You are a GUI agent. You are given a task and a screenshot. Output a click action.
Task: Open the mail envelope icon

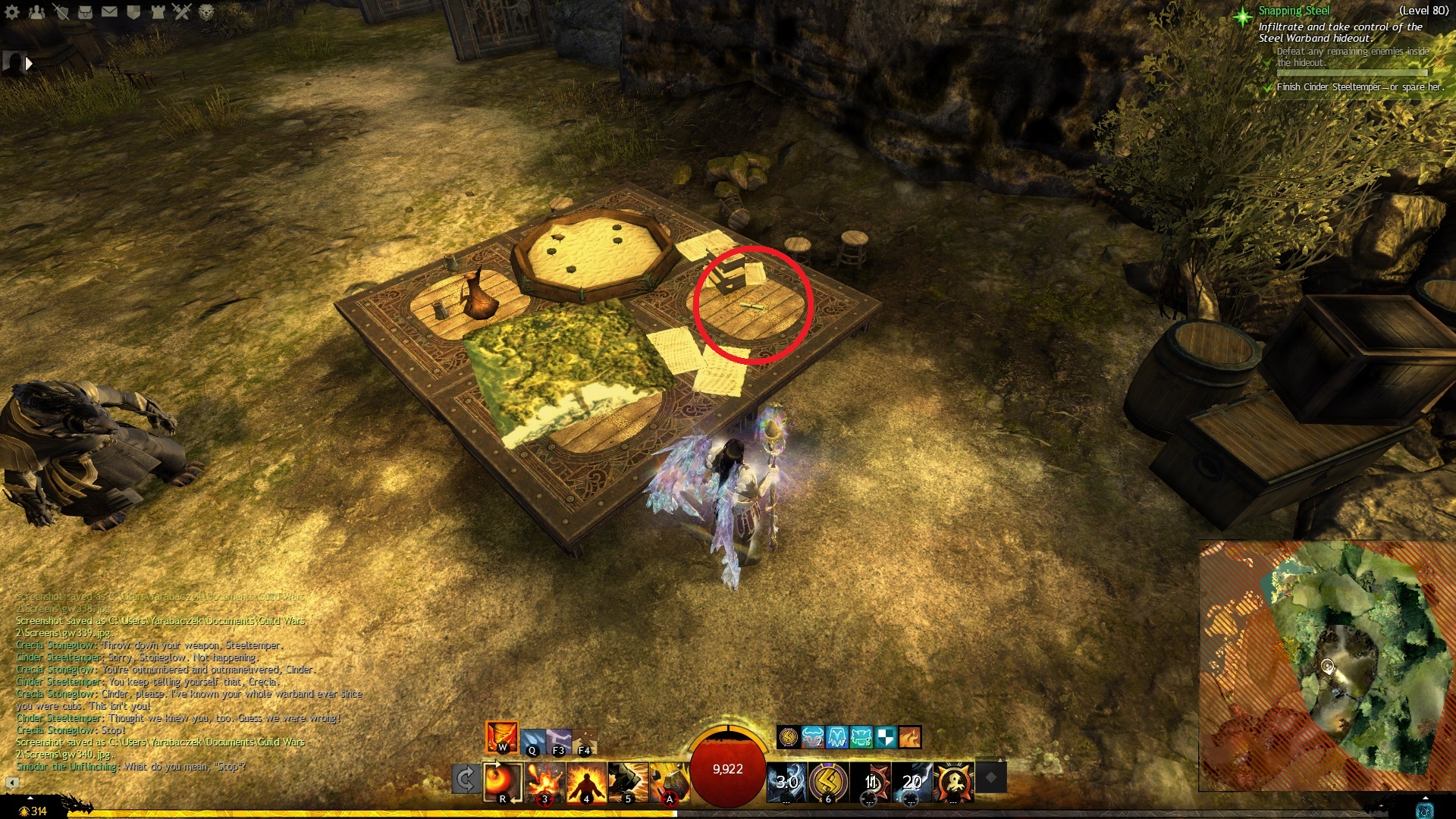coord(109,11)
